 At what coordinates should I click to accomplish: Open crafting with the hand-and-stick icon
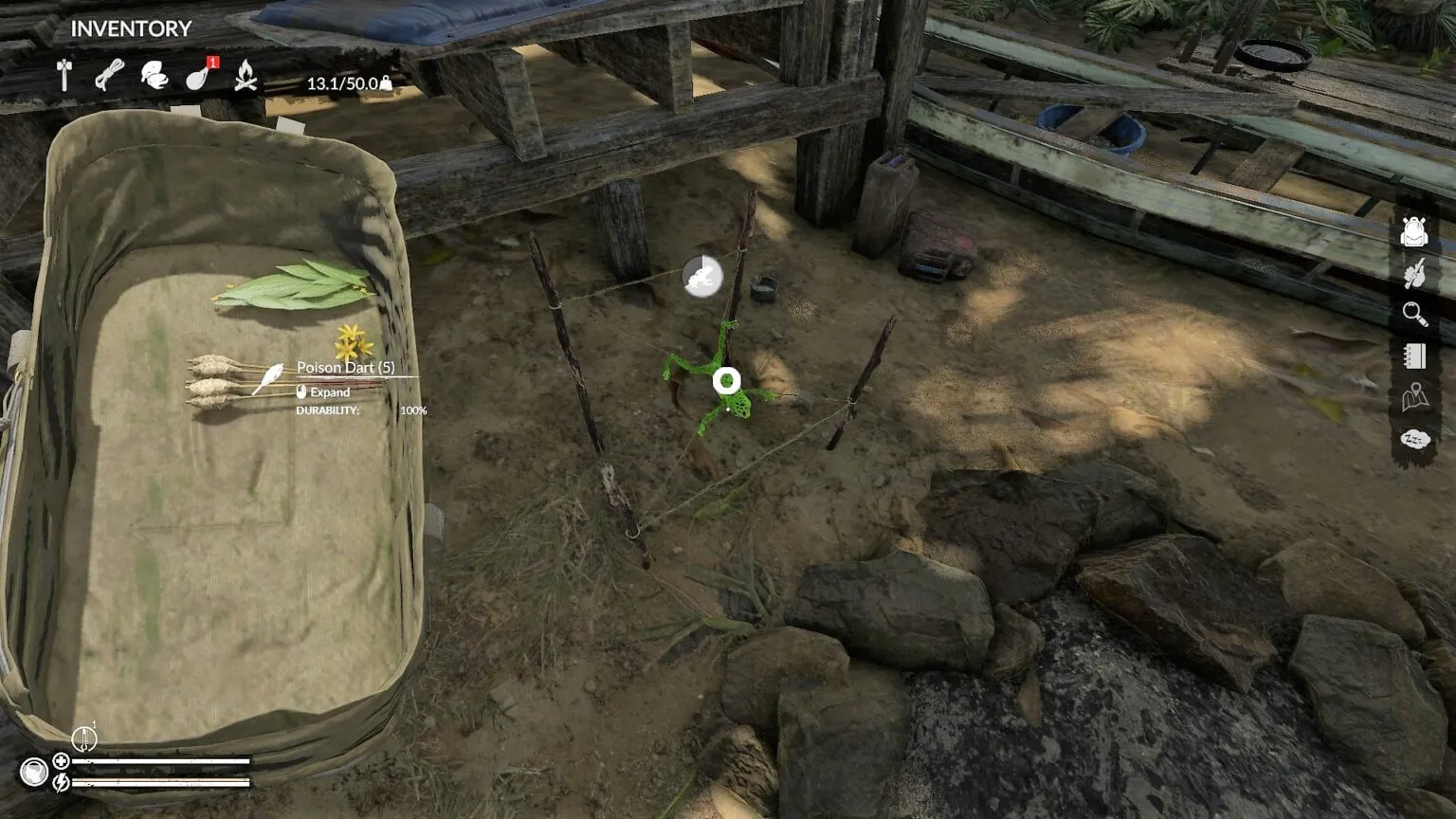coord(1414,274)
